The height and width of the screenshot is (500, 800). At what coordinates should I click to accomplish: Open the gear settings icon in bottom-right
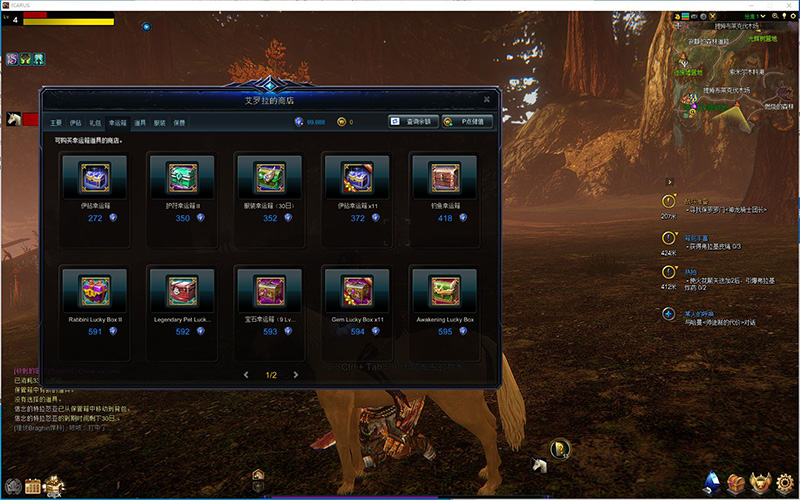[785, 484]
